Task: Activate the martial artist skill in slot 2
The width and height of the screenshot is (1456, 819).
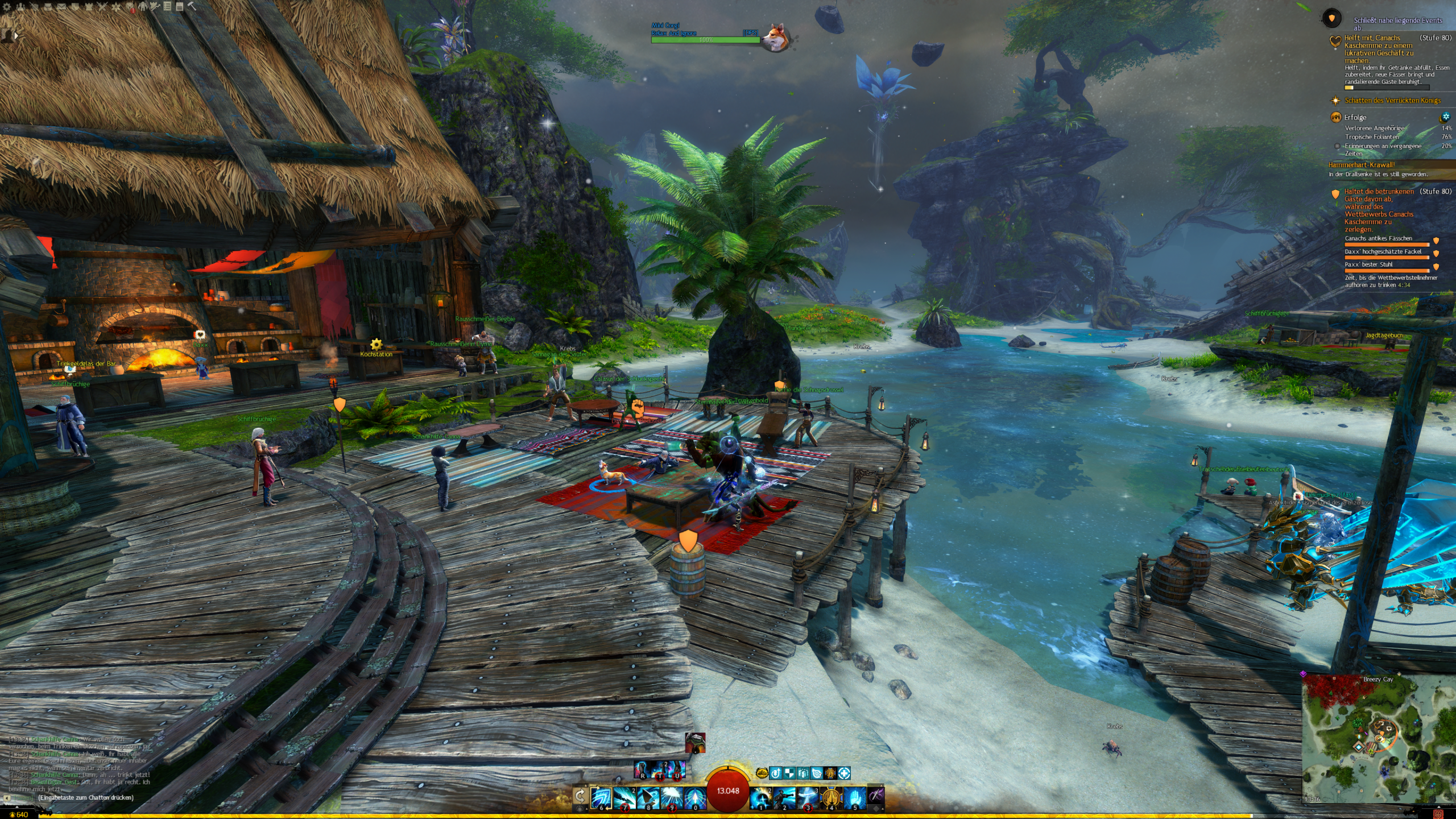Action: (784, 797)
